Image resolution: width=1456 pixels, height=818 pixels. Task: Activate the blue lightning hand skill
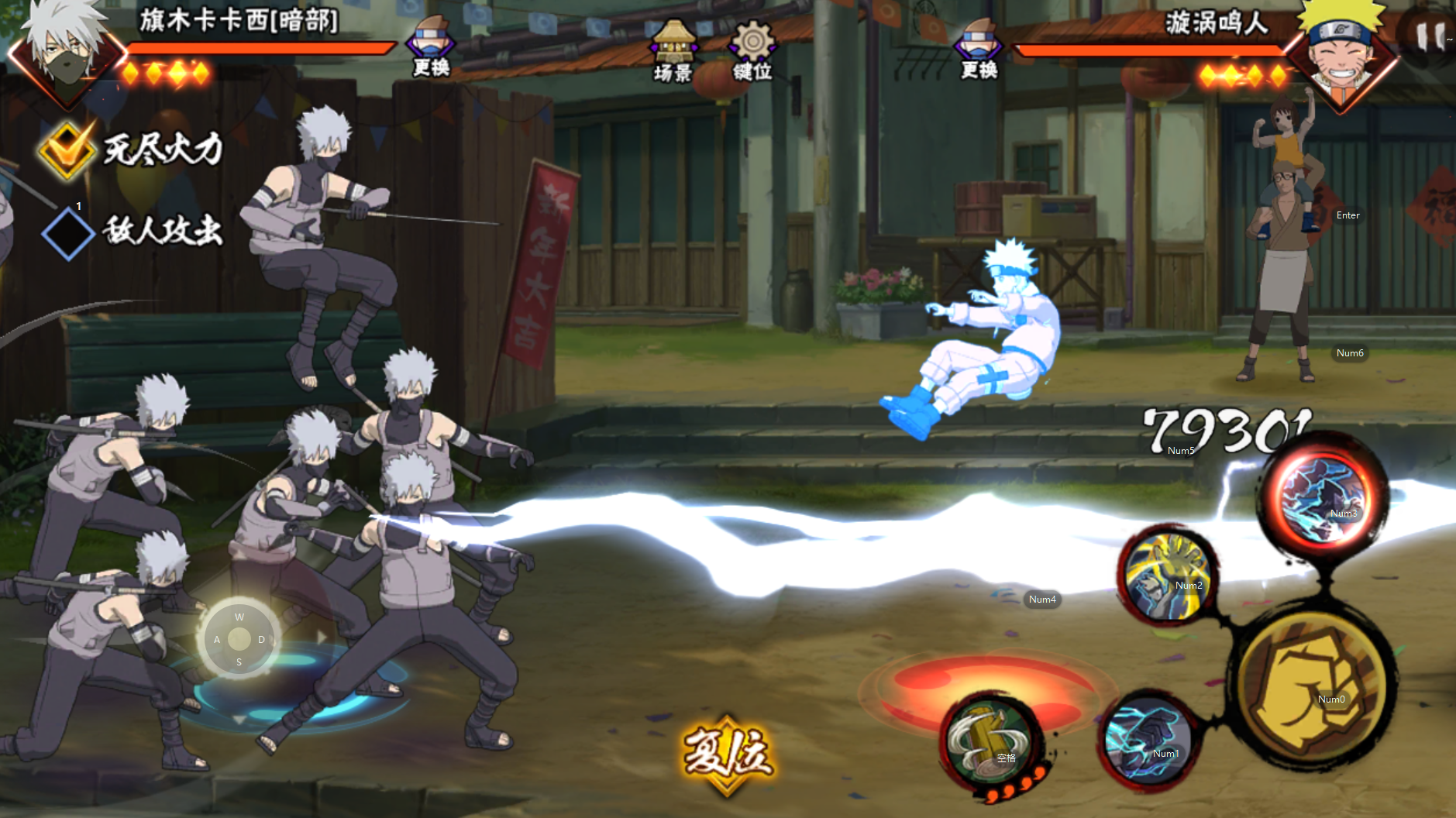click(x=1148, y=741)
